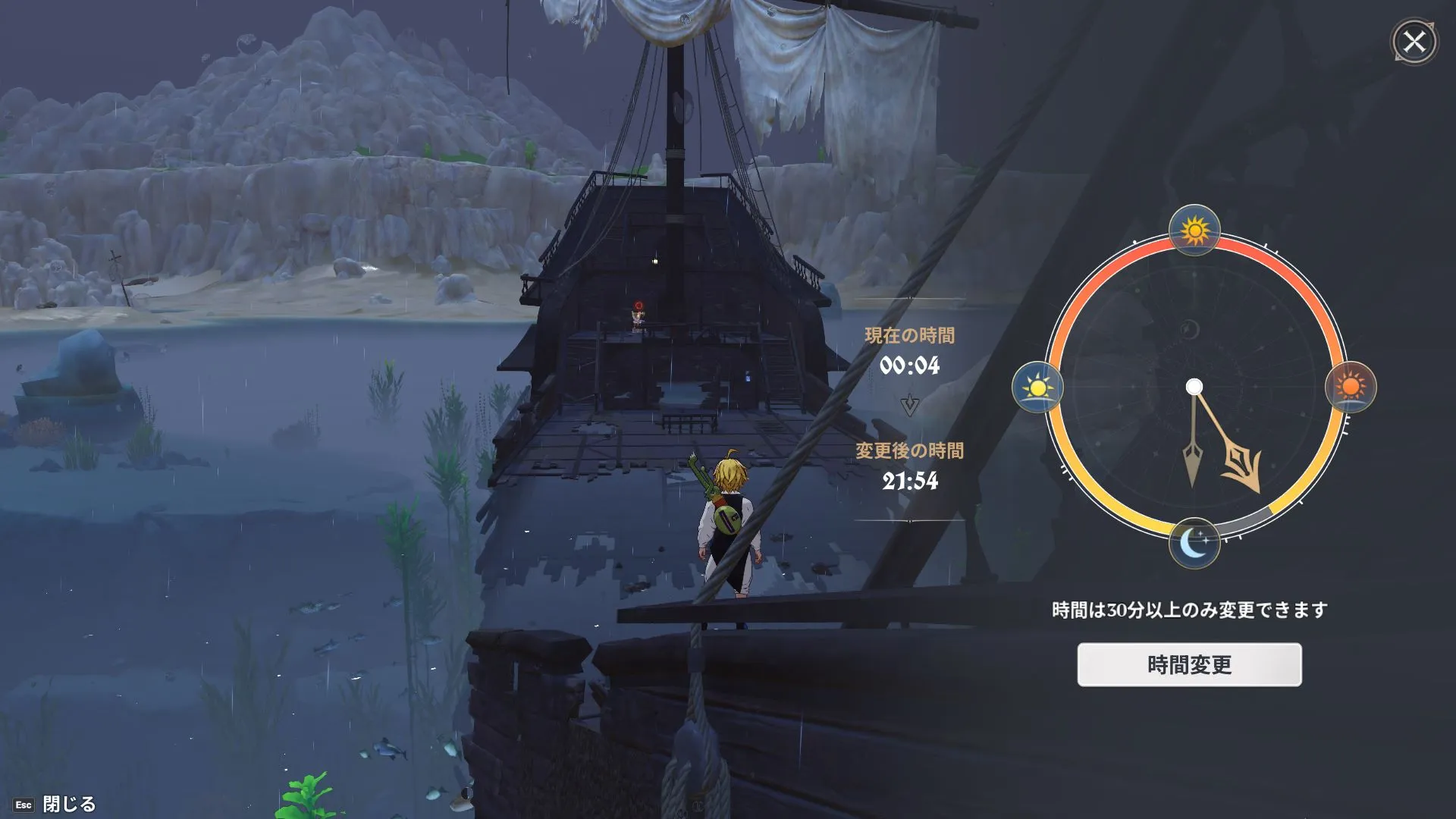Confirm with the 時間変更 button
1456x819 pixels.
1189,665
